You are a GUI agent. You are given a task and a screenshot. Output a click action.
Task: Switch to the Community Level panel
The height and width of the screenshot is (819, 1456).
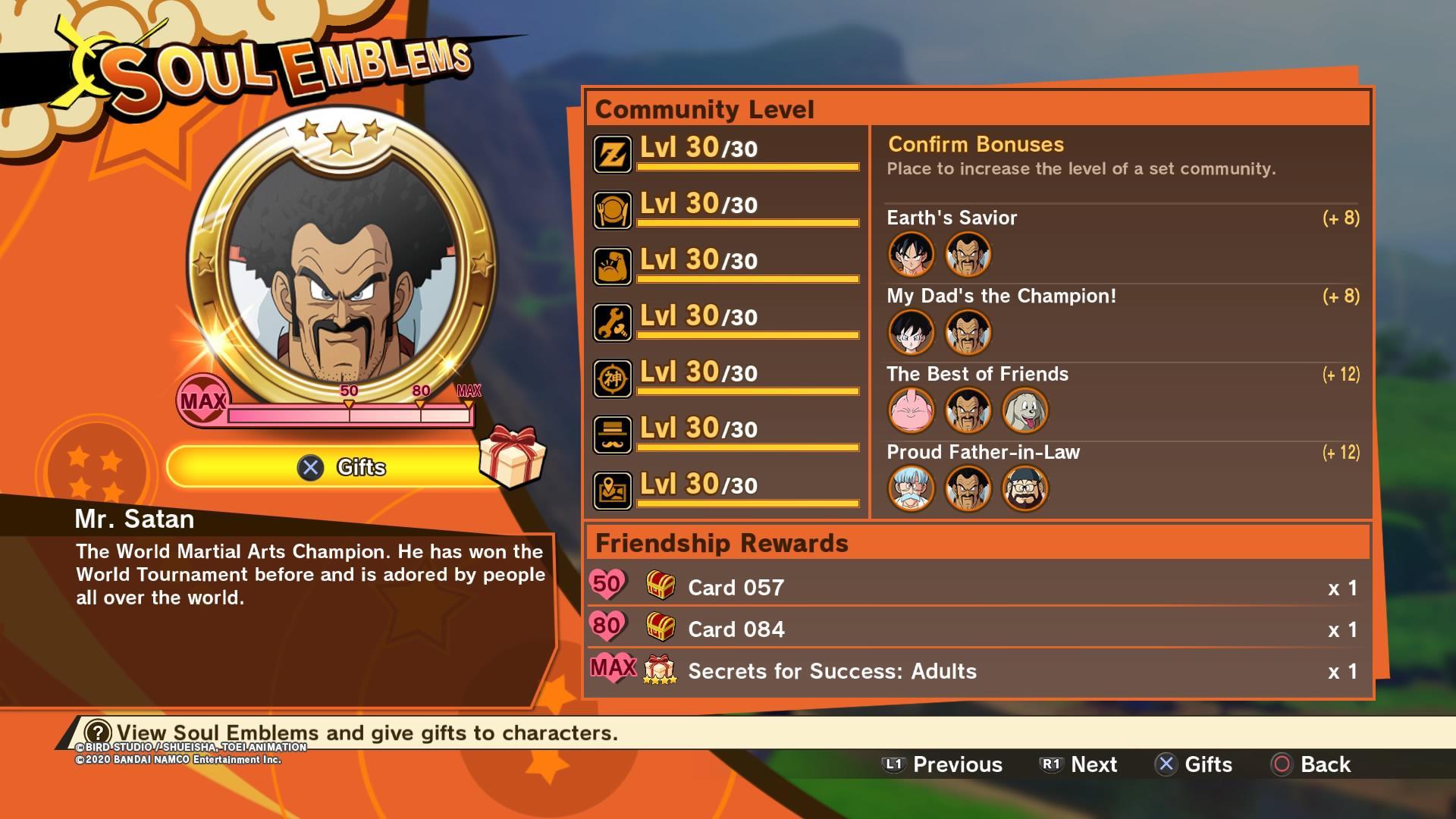click(707, 108)
